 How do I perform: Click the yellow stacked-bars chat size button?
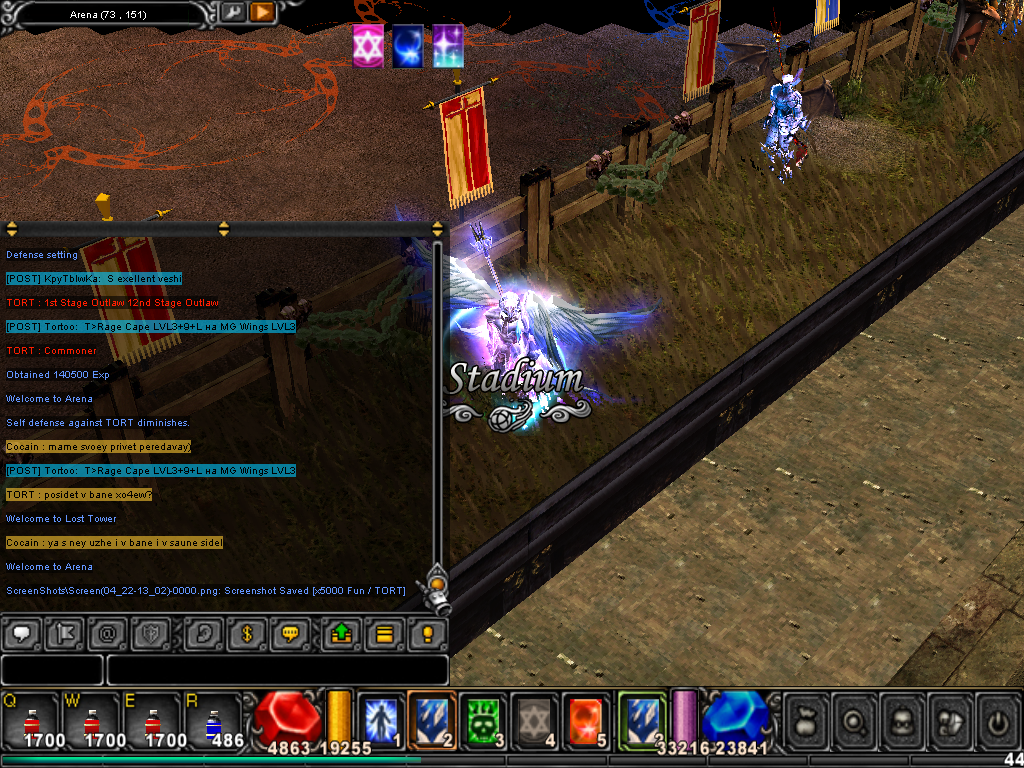pyautogui.click(x=384, y=634)
